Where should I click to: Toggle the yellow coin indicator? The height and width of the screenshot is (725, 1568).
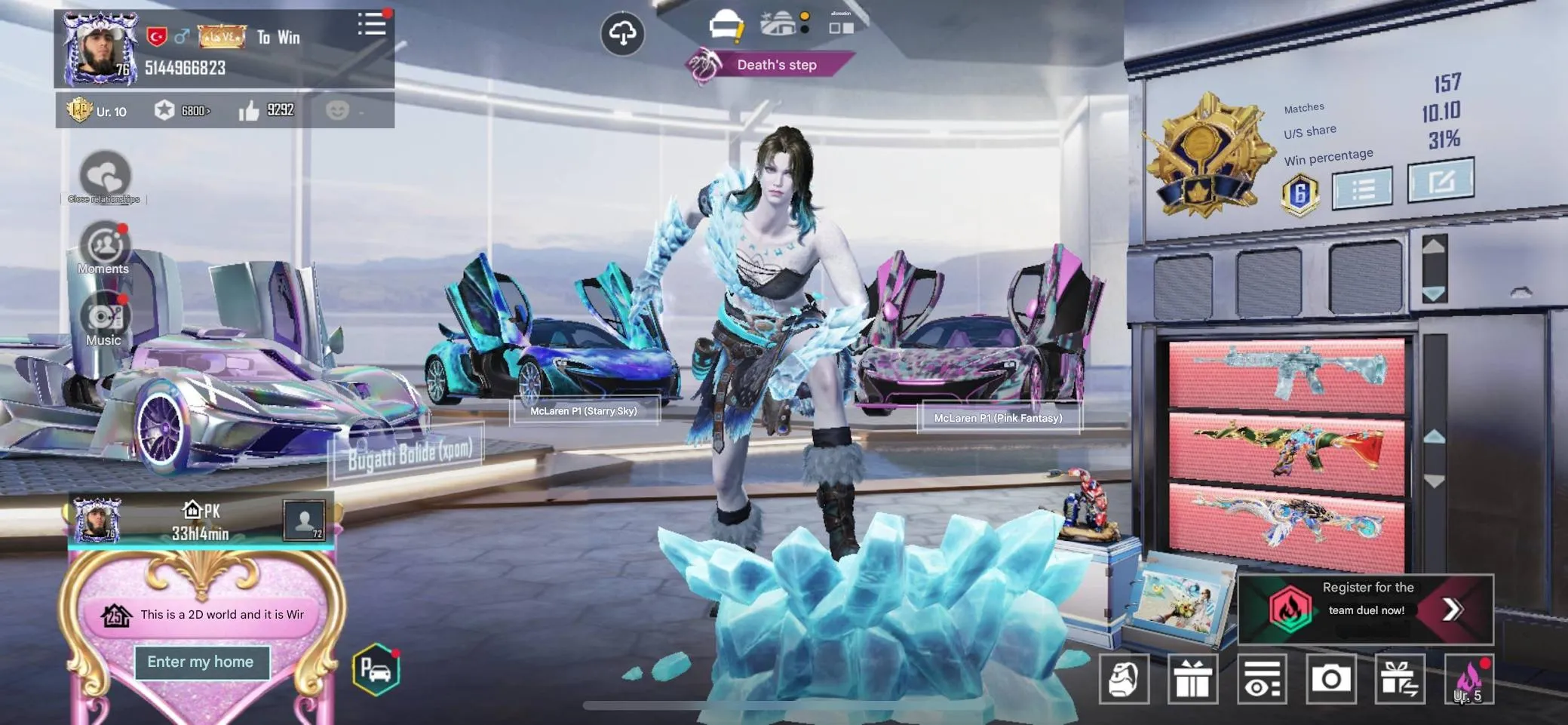click(805, 15)
